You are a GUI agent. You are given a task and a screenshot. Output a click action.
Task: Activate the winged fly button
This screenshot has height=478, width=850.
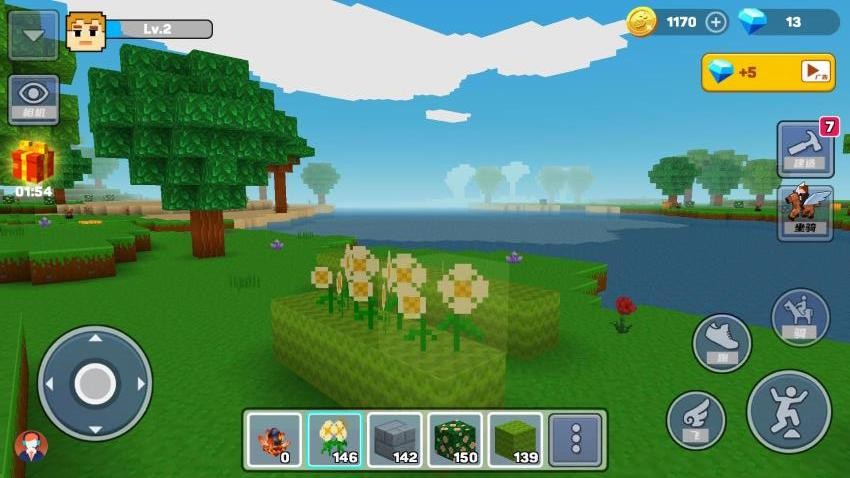(x=696, y=419)
